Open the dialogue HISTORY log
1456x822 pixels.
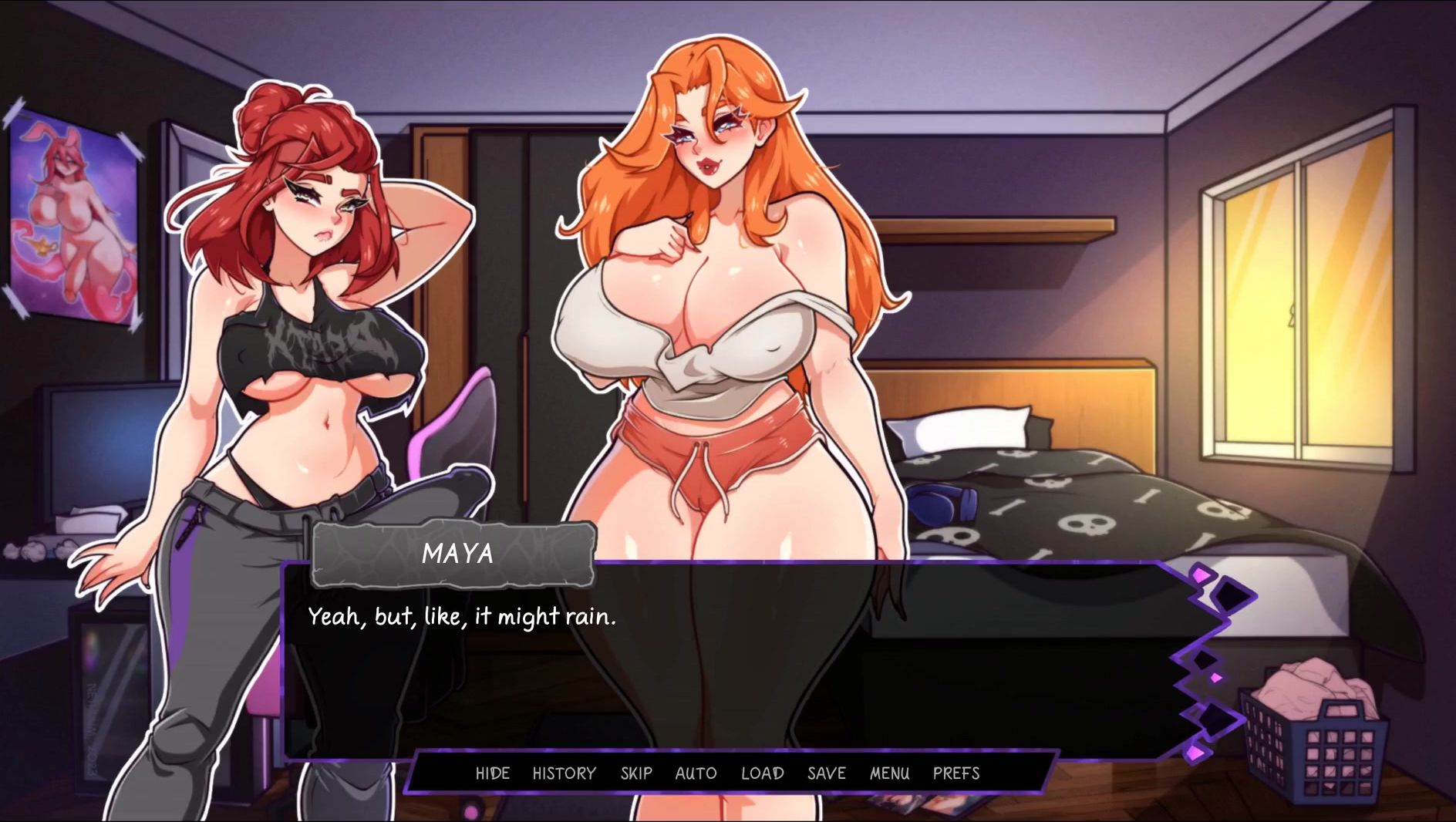pyautogui.click(x=564, y=773)
